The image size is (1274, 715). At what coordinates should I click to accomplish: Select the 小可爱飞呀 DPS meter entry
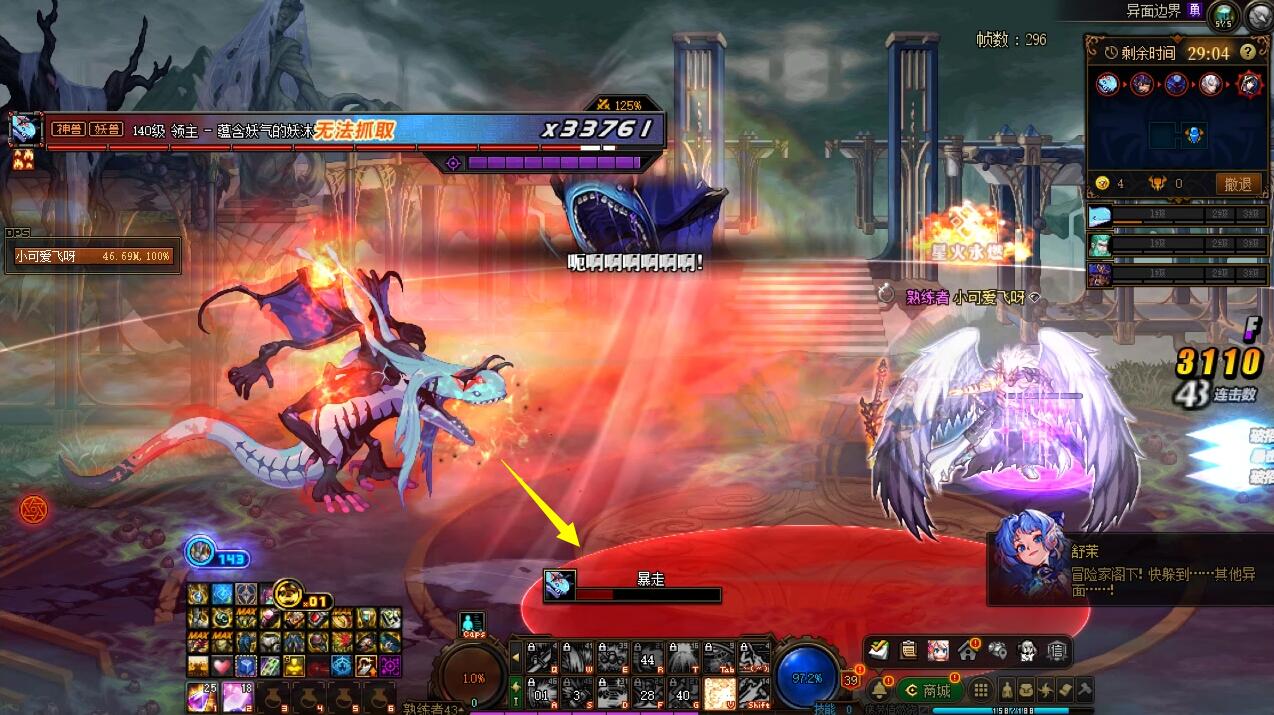(93, 257)
